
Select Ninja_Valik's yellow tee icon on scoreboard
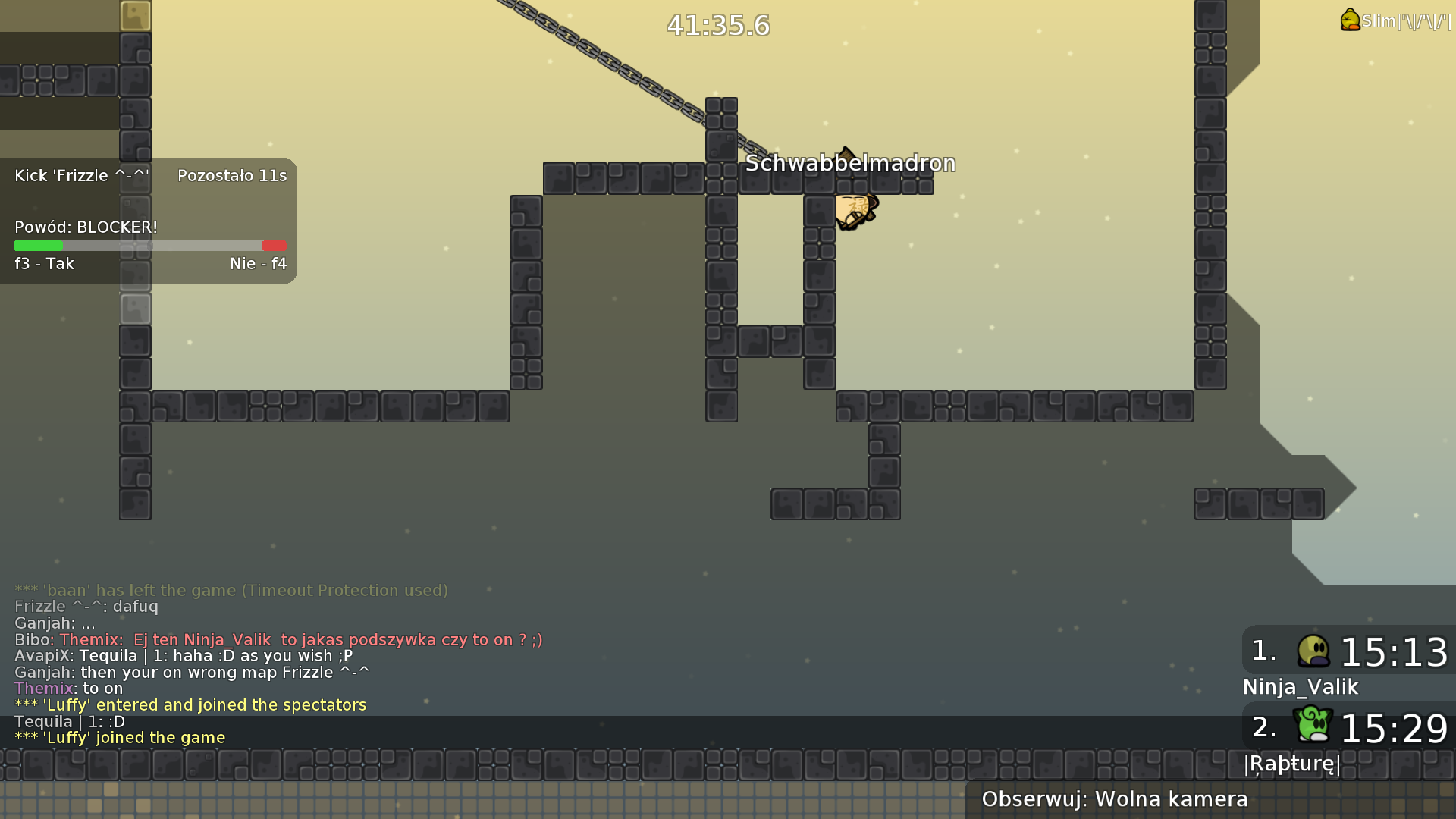[1314, 651]
